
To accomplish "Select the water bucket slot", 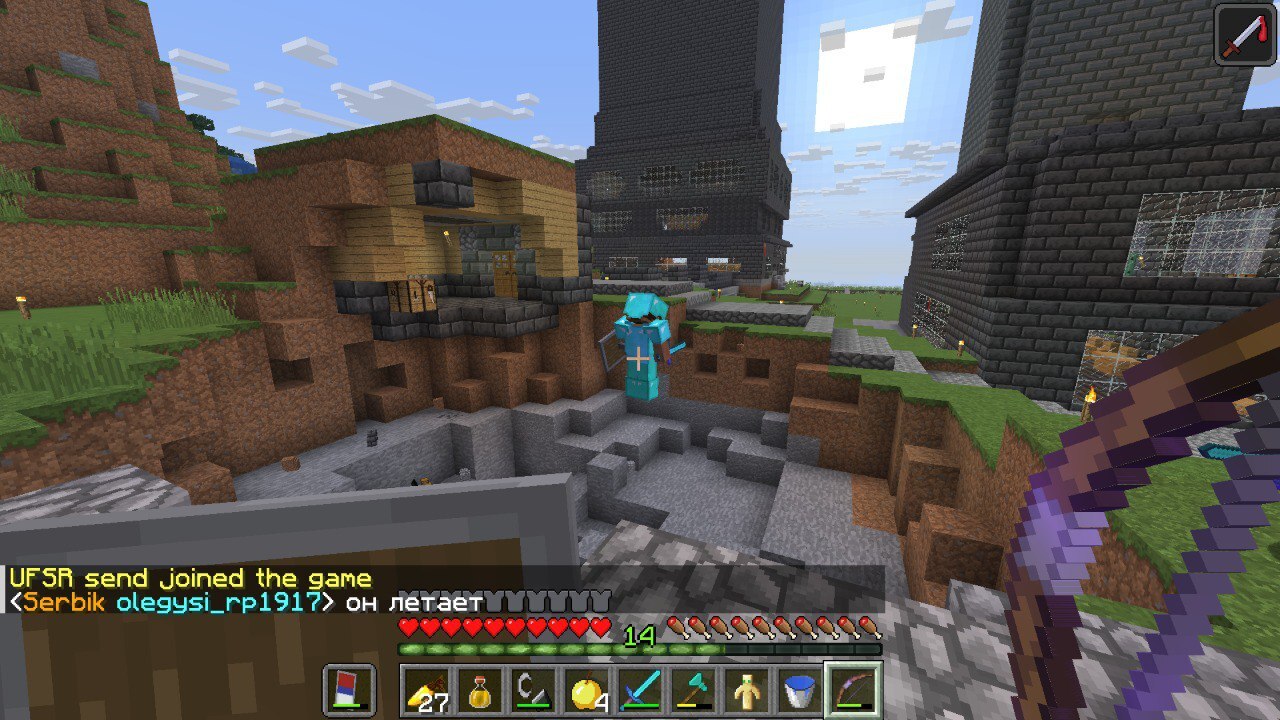I will [800, 691].
